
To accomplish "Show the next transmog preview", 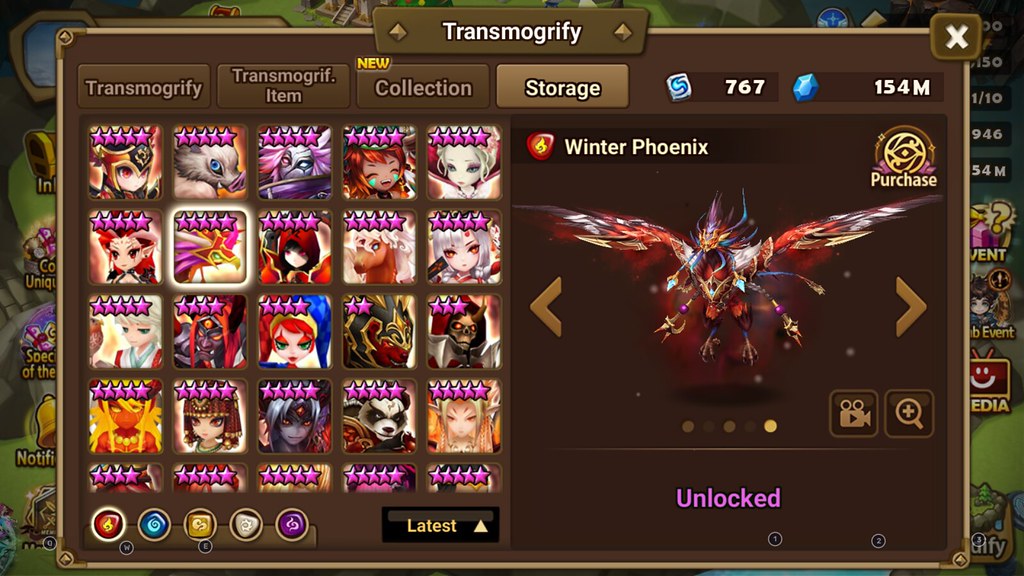I will [910, 307].
